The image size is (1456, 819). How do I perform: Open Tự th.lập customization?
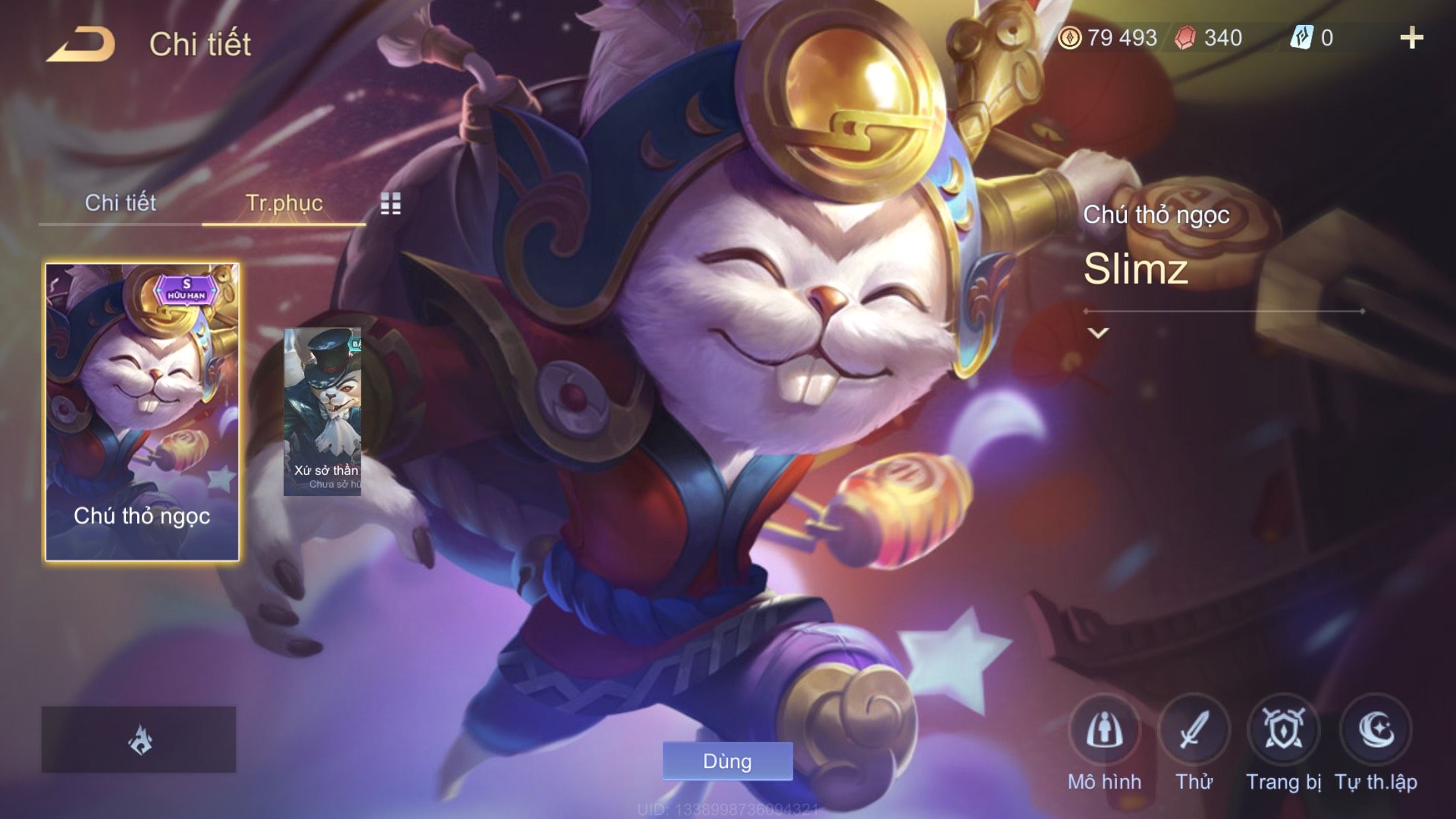coord(1376,731)
